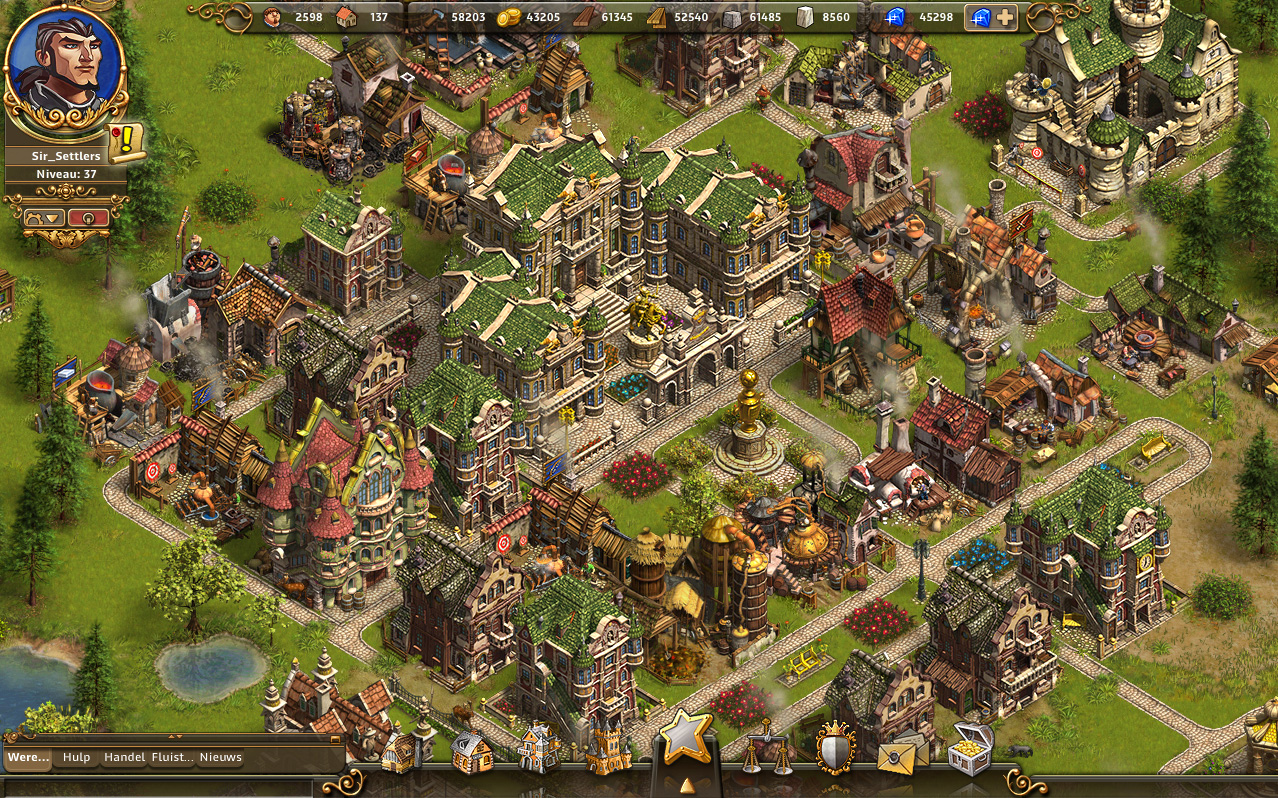Expand the star menu arrow
Image resolution: width=1278 pixels, height=798 pixels.
(686, 786)
